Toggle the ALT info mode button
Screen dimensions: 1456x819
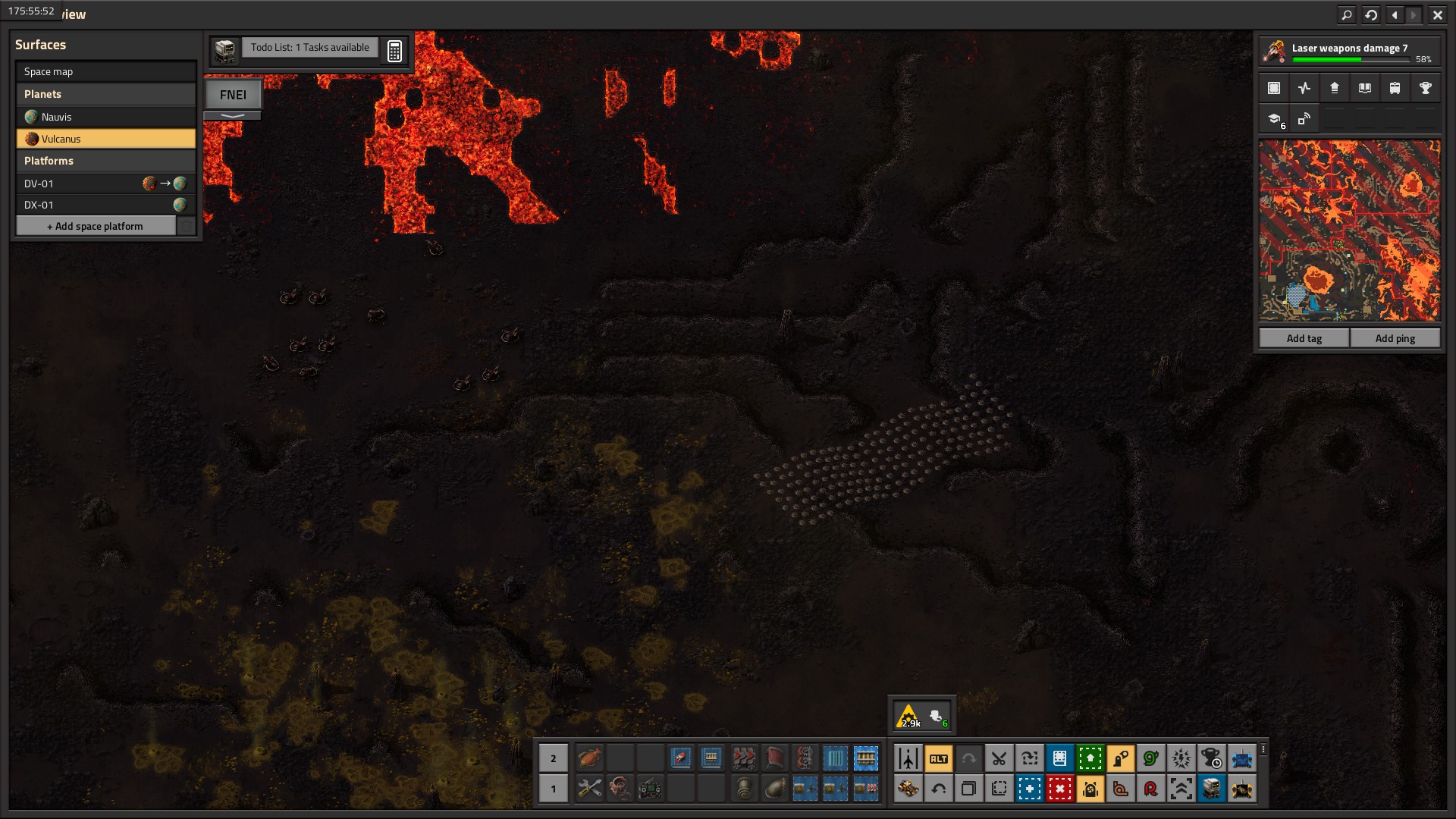pyautogui.click(x=938, y=758)
